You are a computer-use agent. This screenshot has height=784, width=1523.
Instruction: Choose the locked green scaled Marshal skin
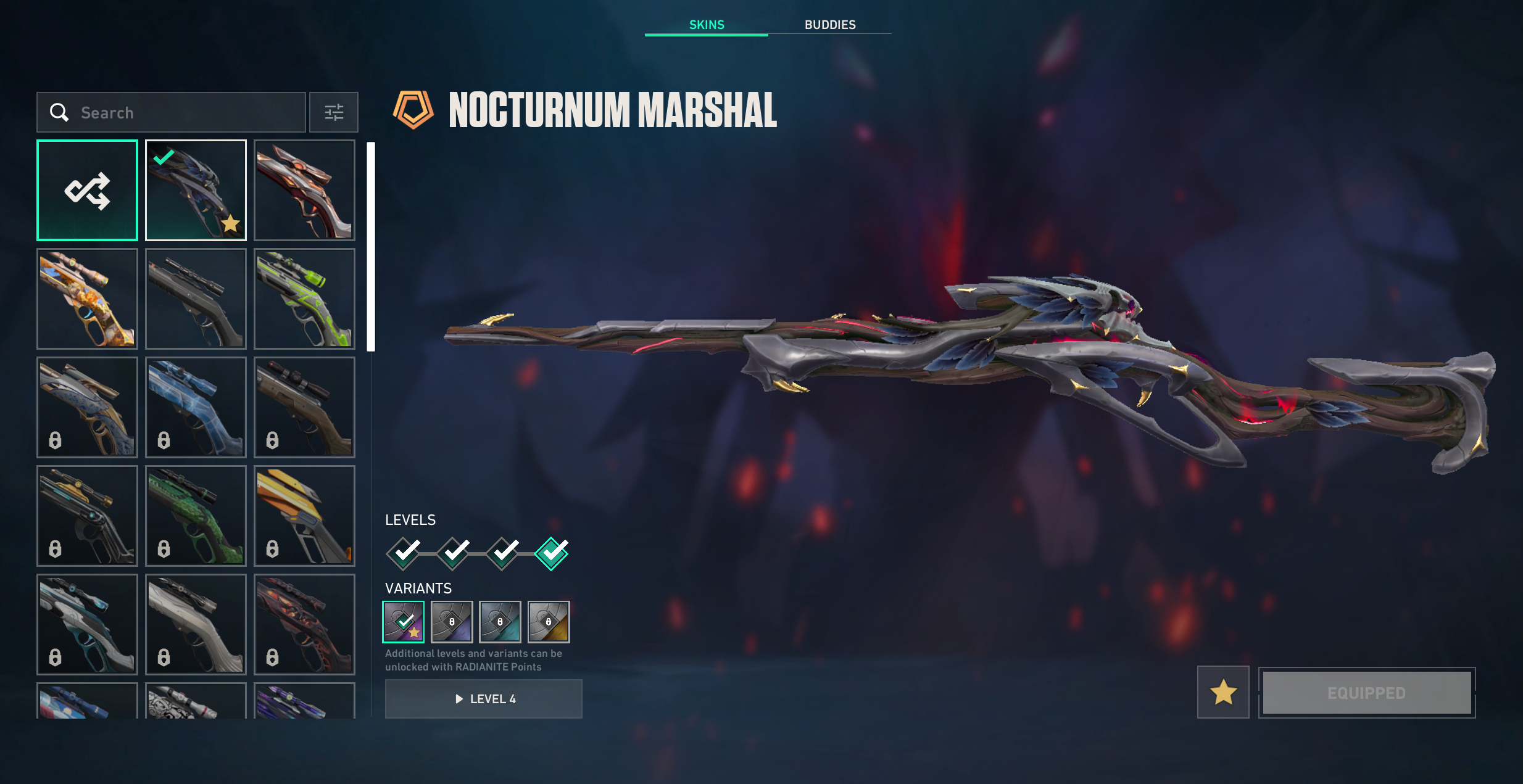(x=196, y=516)
